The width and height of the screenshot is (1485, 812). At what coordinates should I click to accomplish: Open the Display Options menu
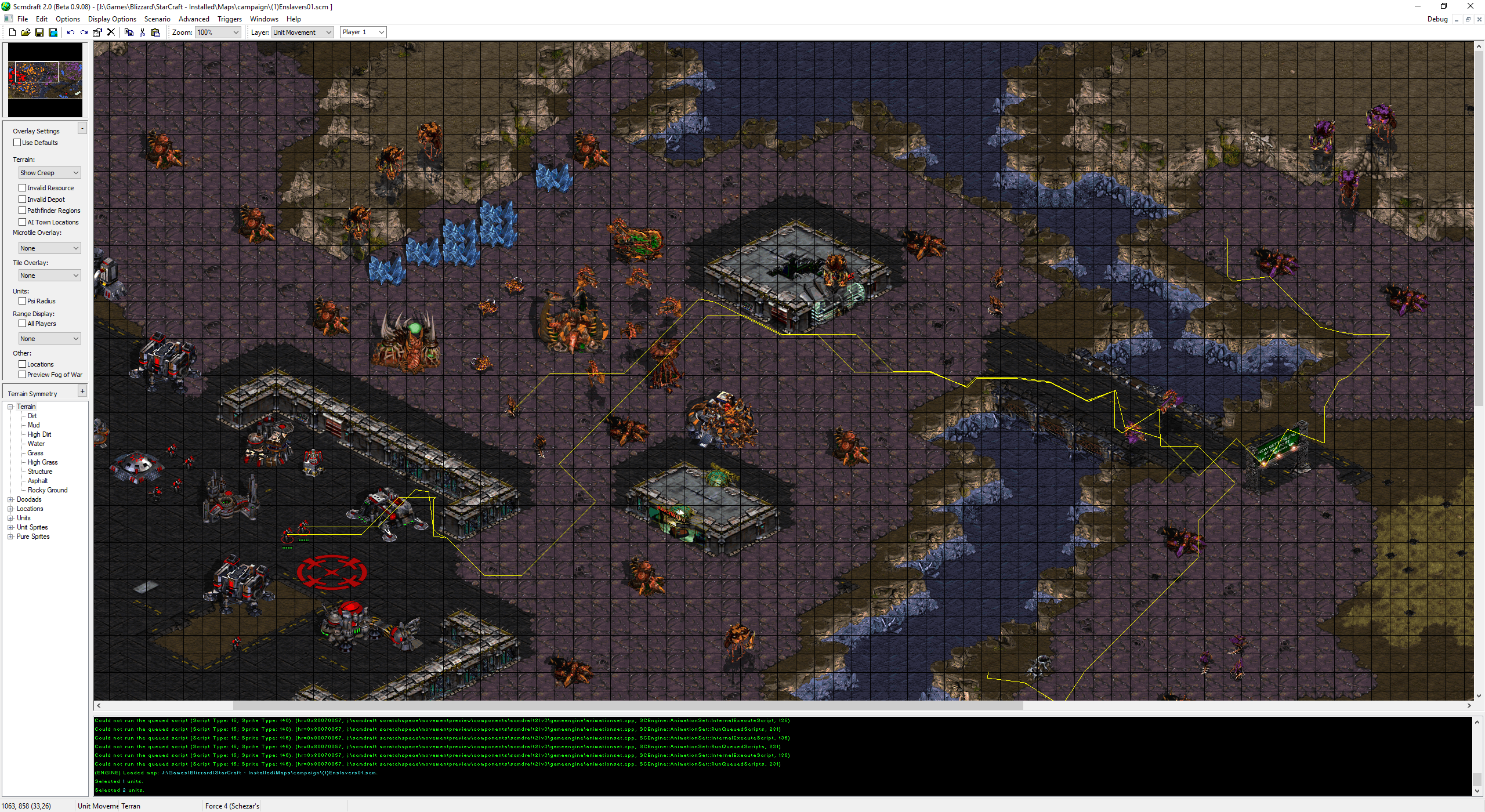112,19
